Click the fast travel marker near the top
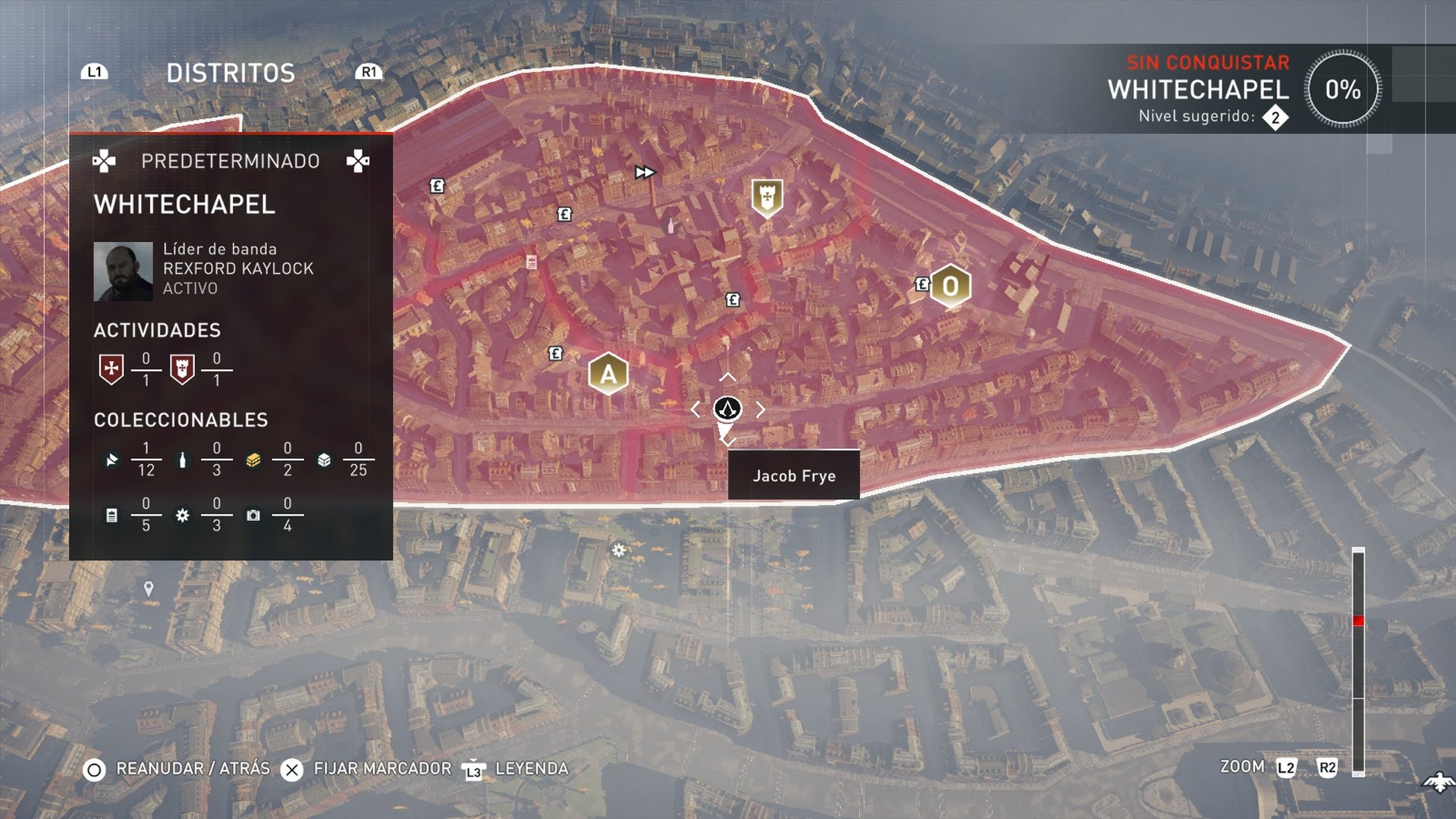The height and width of the screenshot is (819, 1456). (x=646, y=172)
